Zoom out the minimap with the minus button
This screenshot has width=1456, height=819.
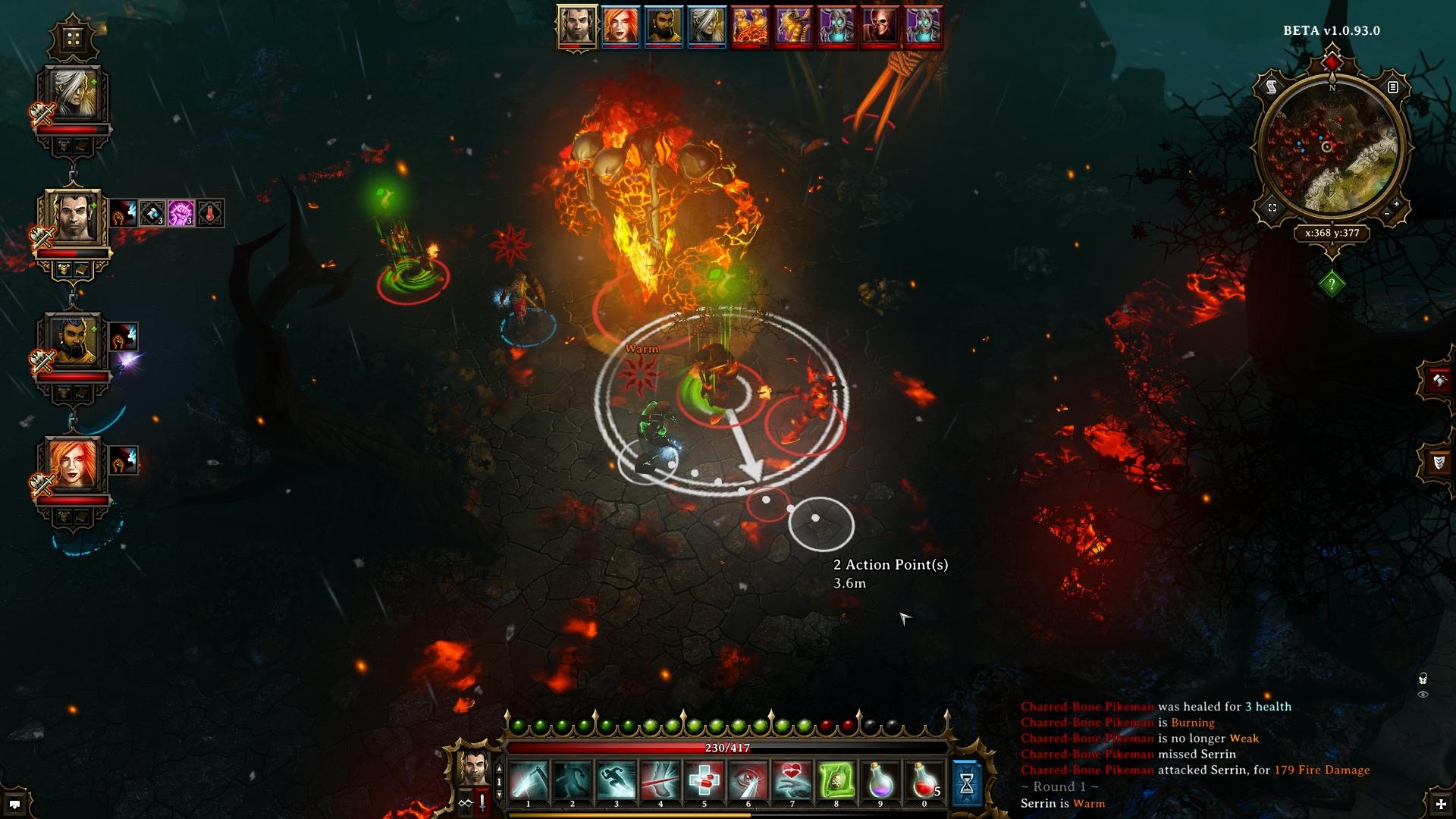[x=1387, y=215]
